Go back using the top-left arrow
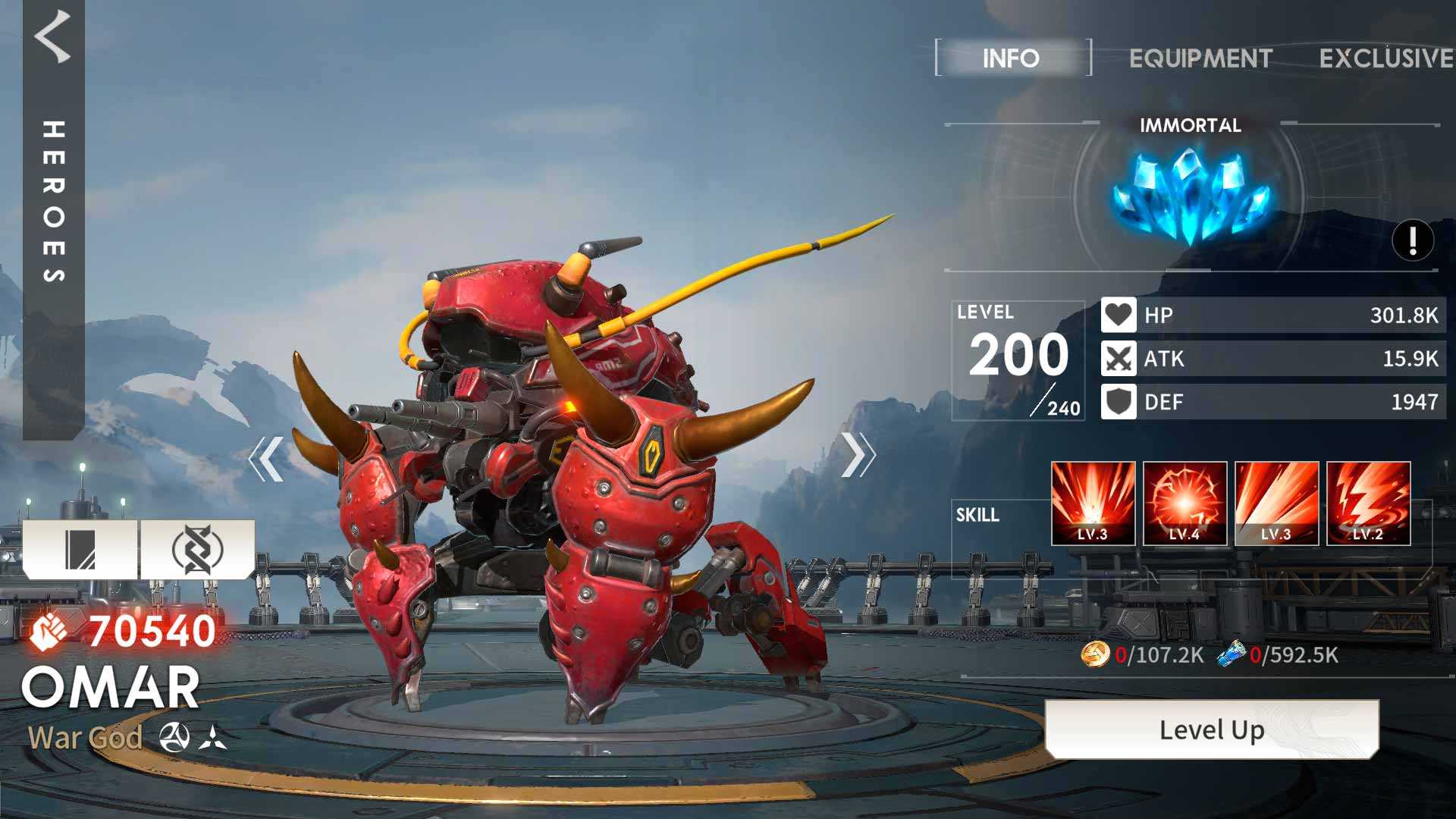The image size is (1456, 819). point(53,36)
